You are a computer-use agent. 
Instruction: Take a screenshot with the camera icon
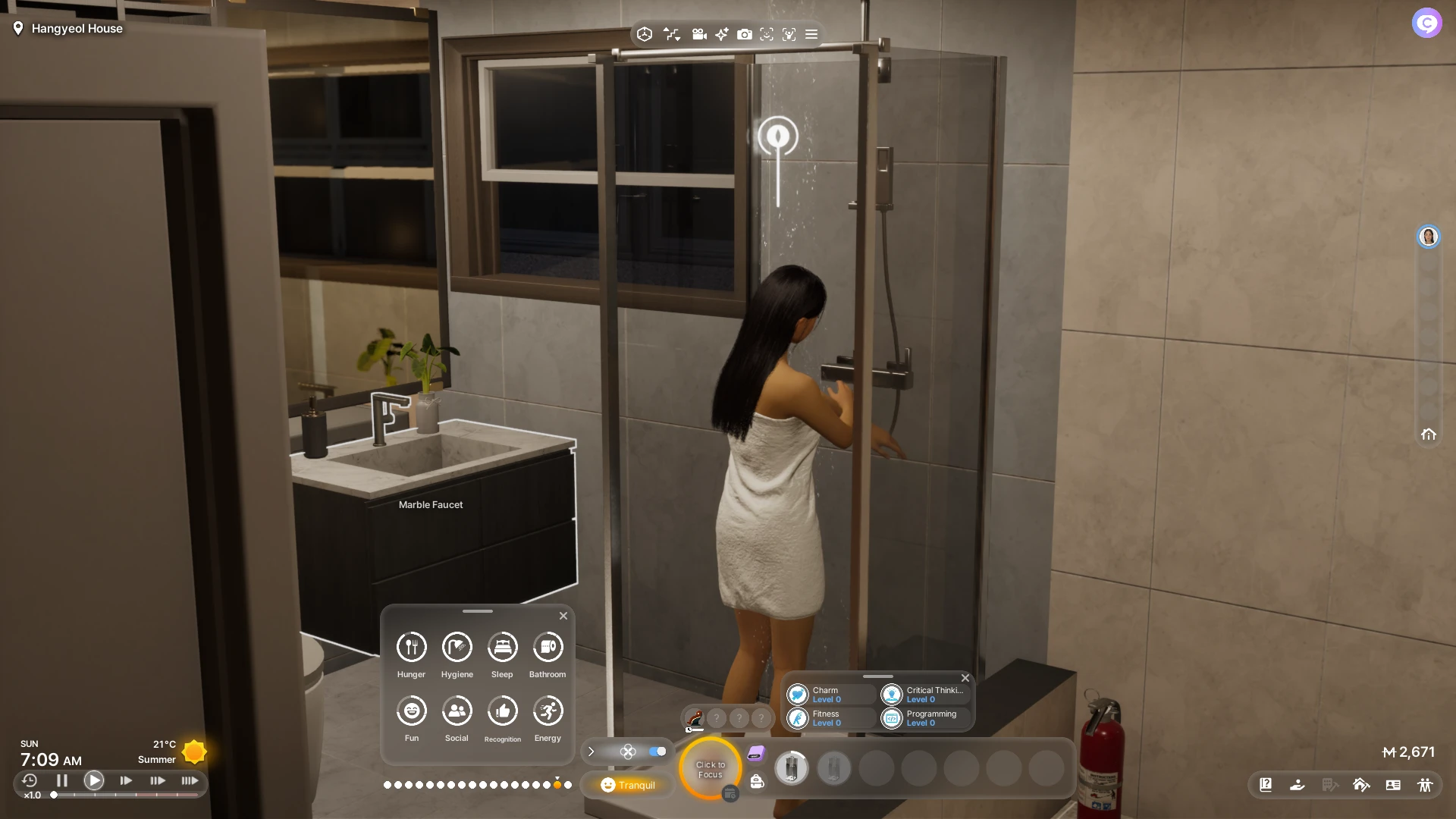click(x=745, y=34)
